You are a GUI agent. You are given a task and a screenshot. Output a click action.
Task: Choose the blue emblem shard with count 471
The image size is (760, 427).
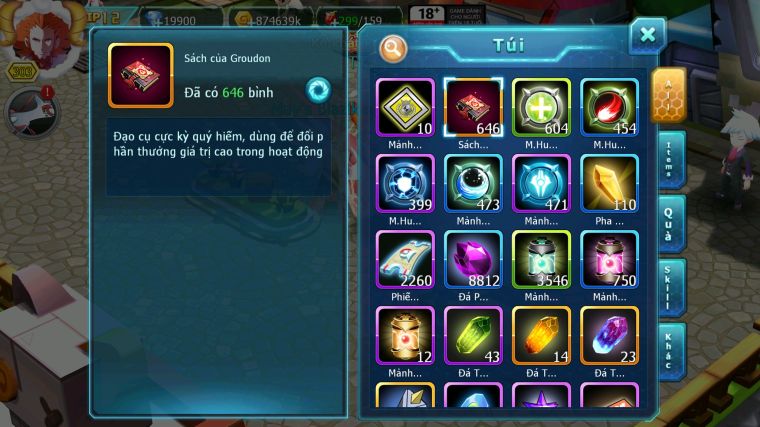point(541,183)
